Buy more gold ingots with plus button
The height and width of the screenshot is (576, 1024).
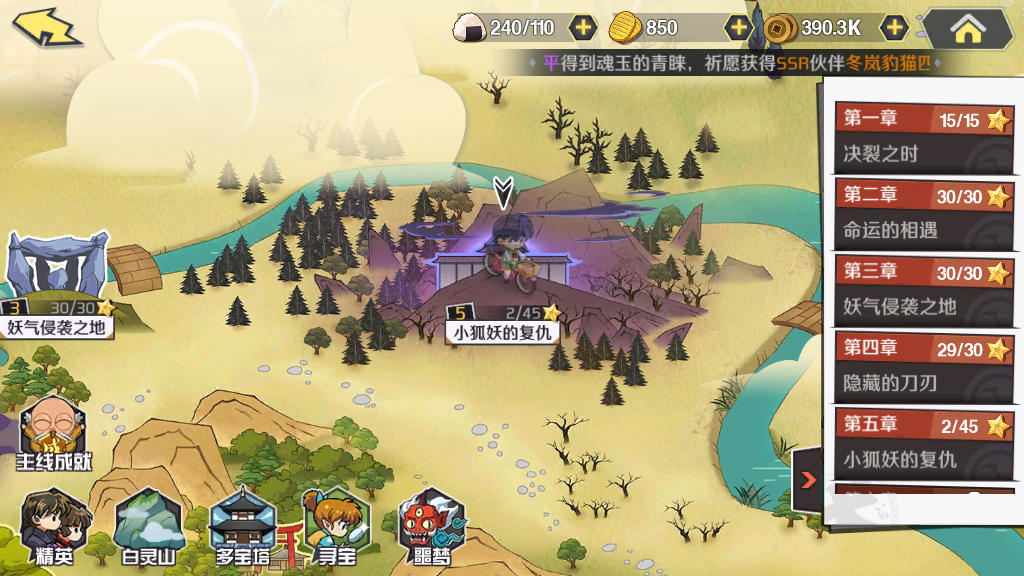(x=738, y=28)
